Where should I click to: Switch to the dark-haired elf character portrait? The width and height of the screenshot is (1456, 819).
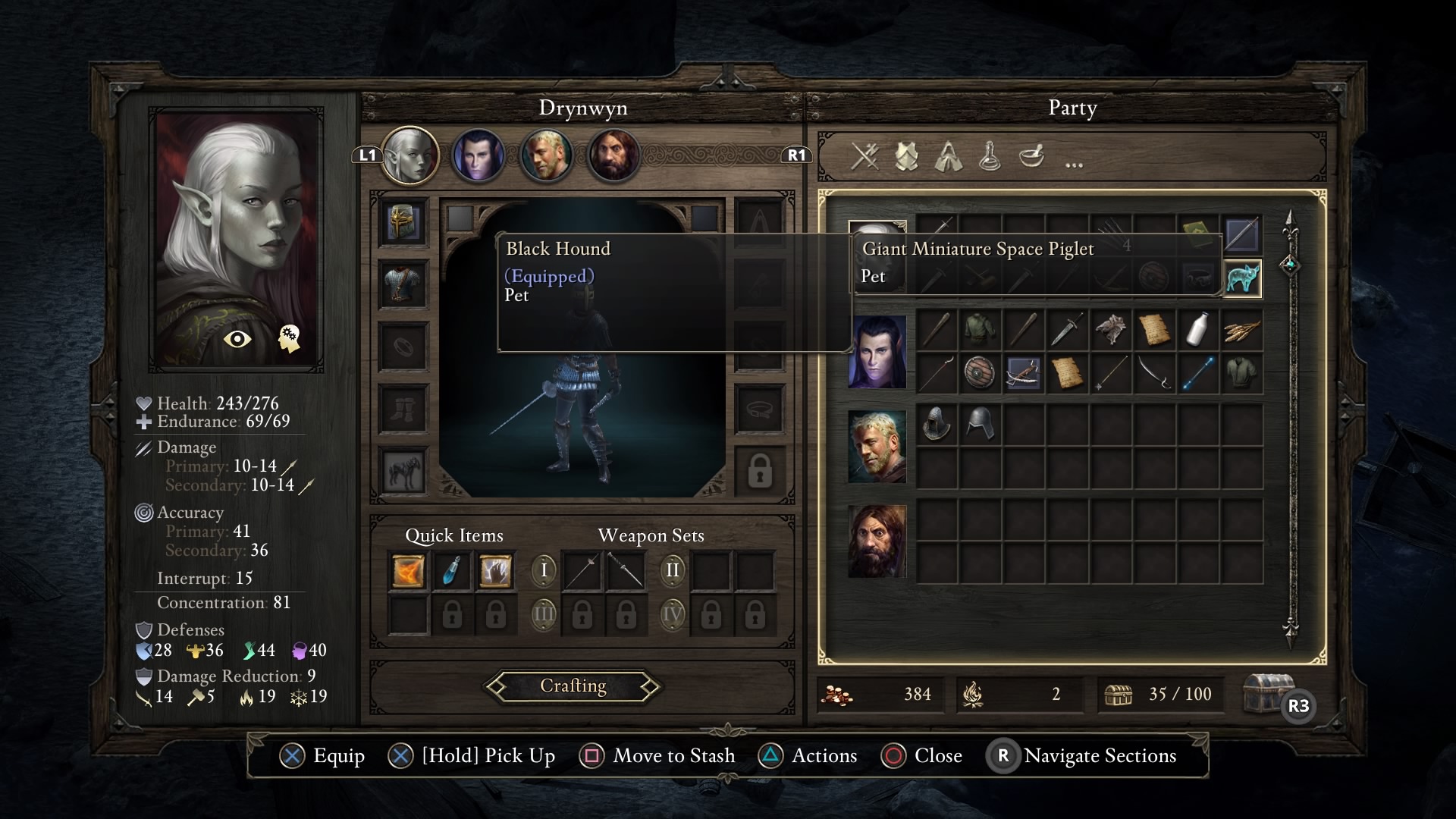coord(479,155)
